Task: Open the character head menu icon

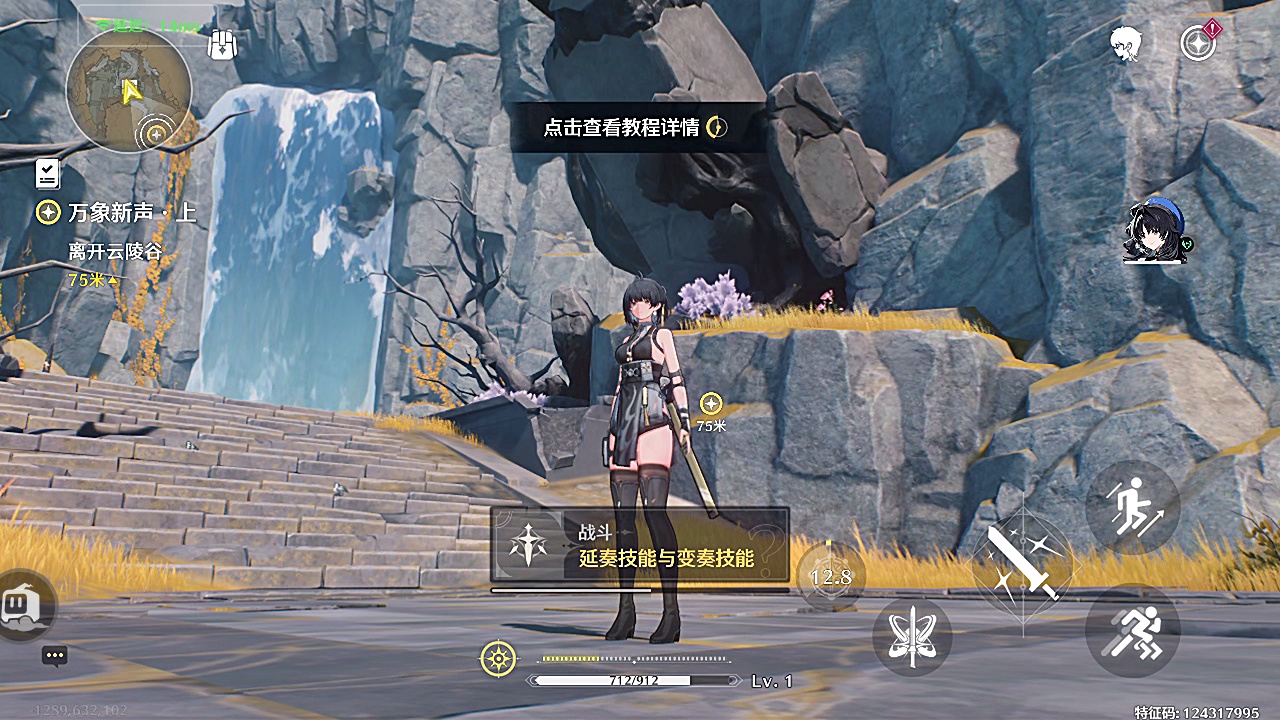Action: [x=1126, y=43]
